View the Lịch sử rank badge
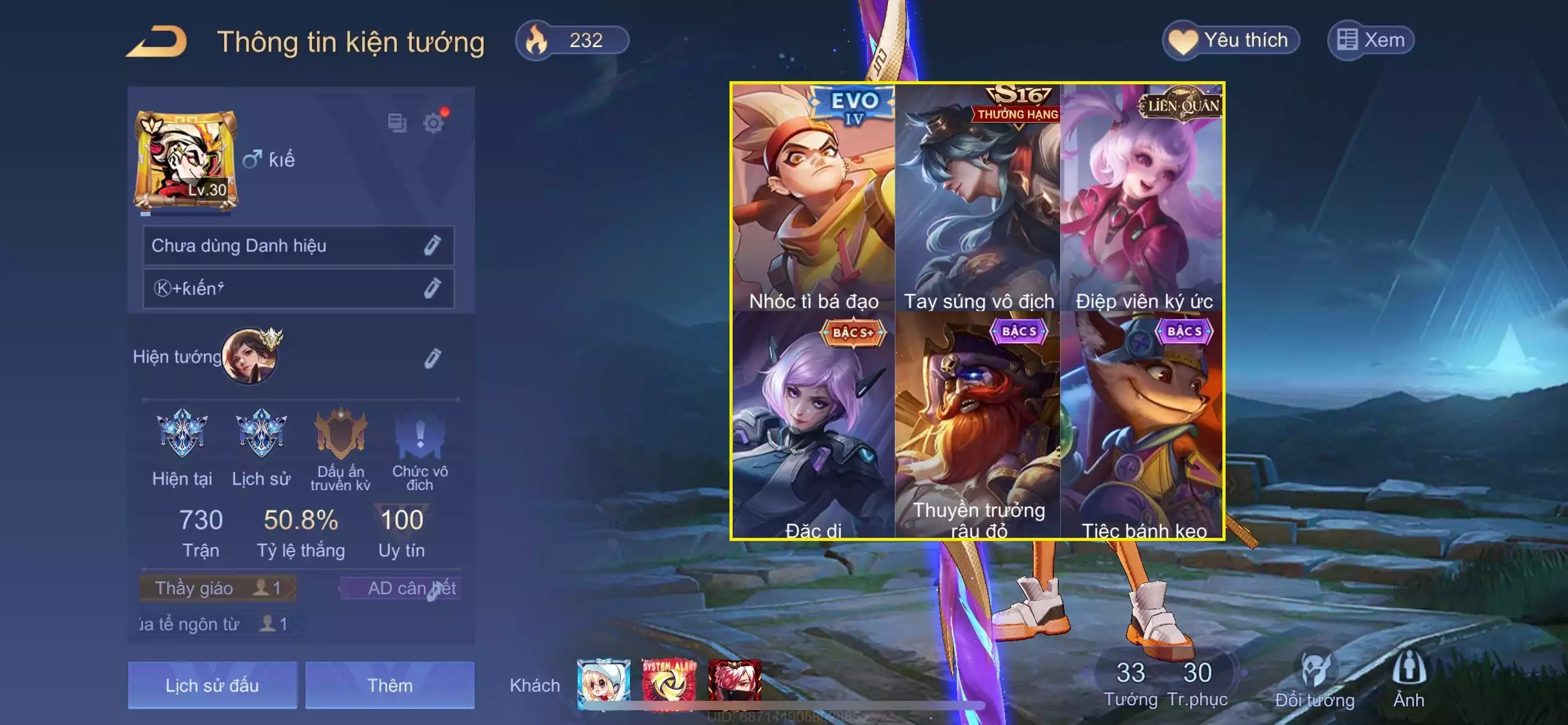Viewport: 1568px width, 725px height. point(261,434)
